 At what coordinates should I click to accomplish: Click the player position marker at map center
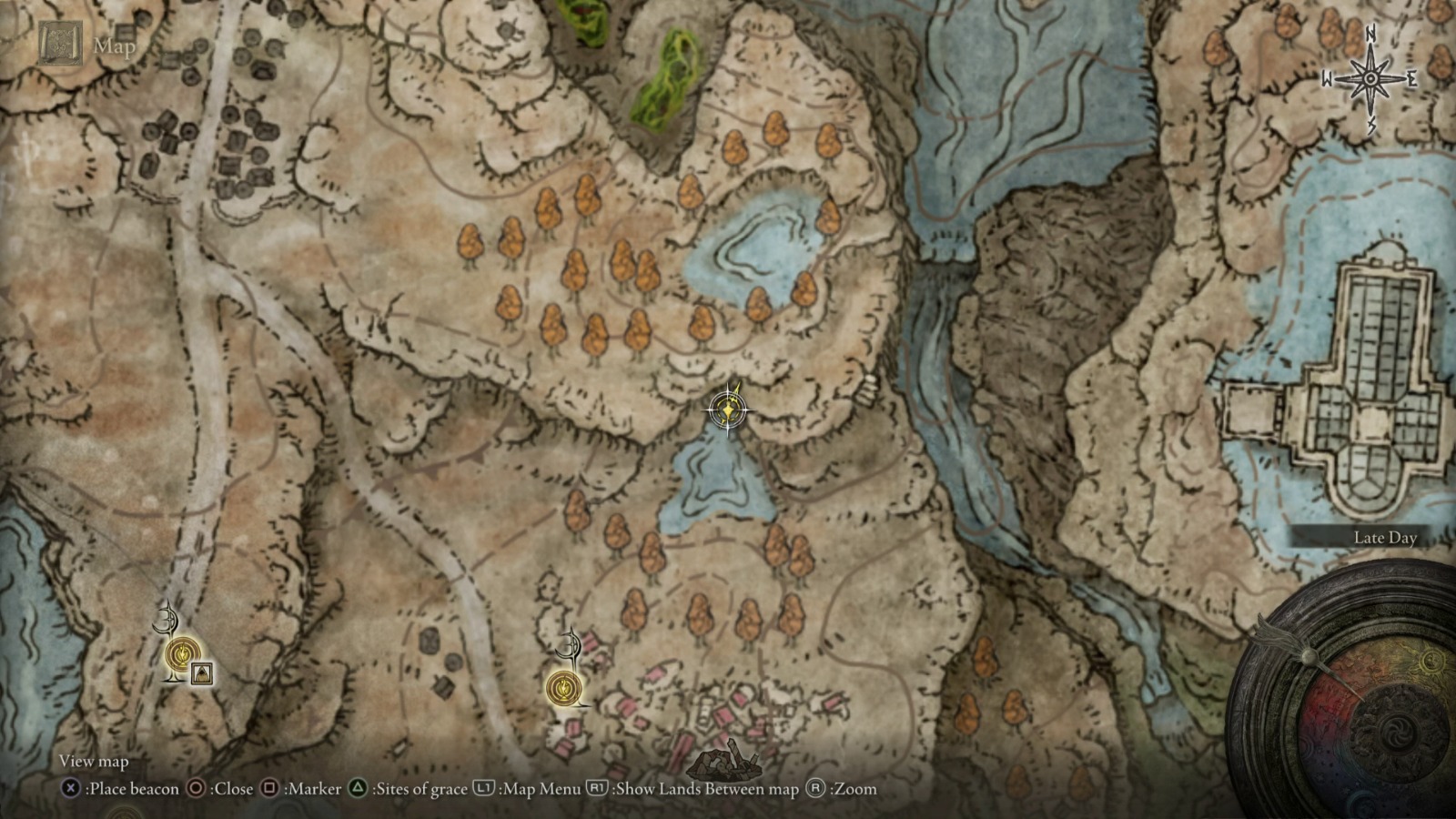pos(728,410)
